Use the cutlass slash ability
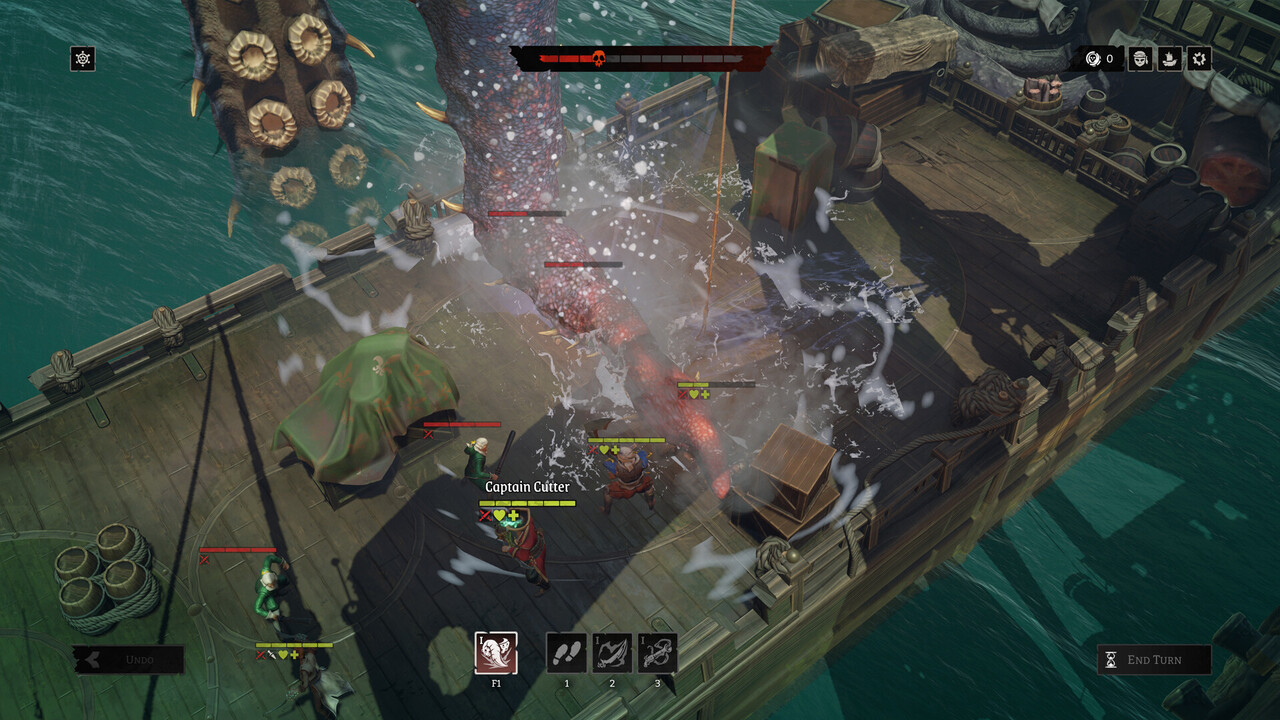1280x720 pixels. pos(612,653)
